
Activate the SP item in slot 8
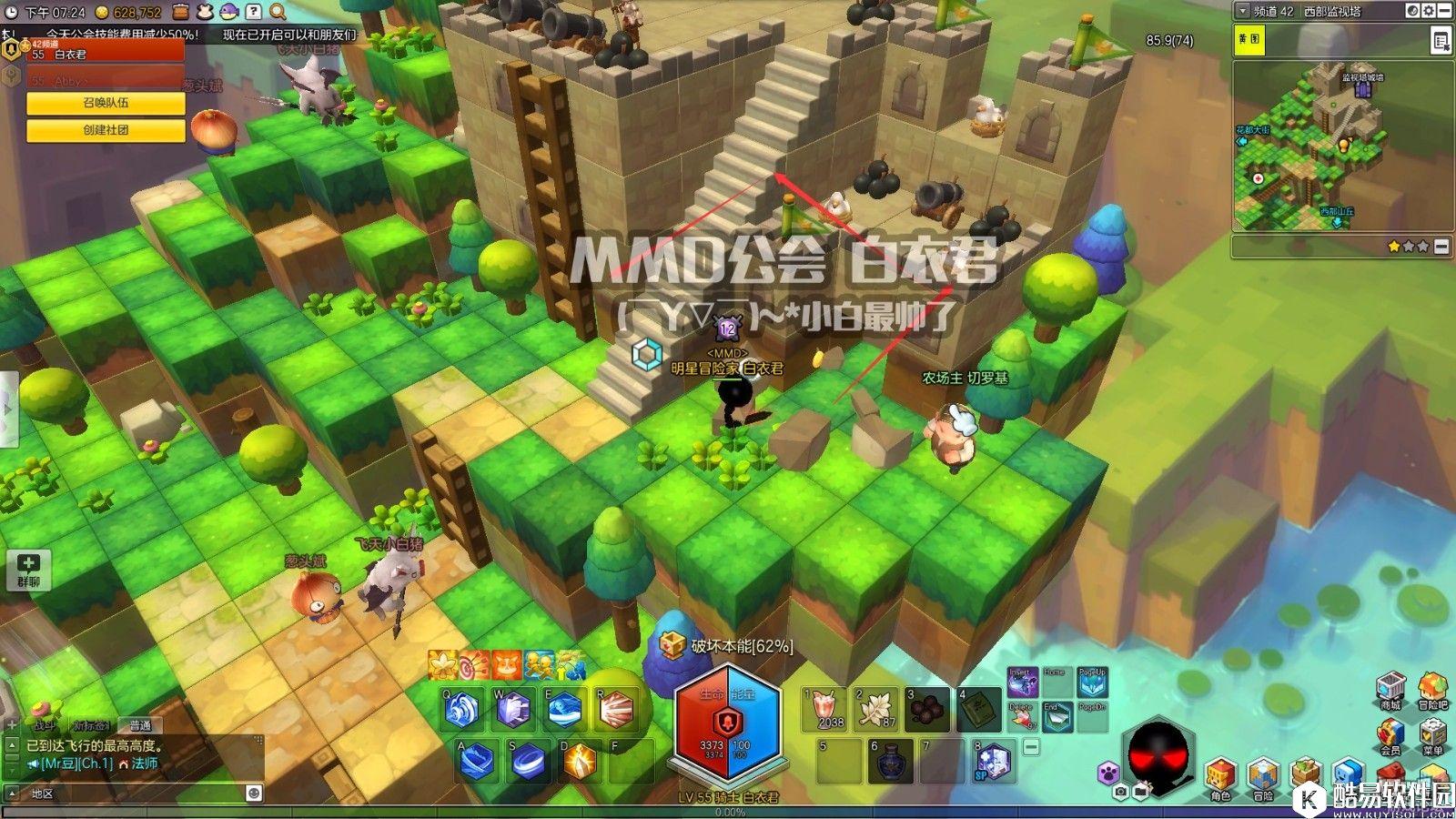point(993,761)
